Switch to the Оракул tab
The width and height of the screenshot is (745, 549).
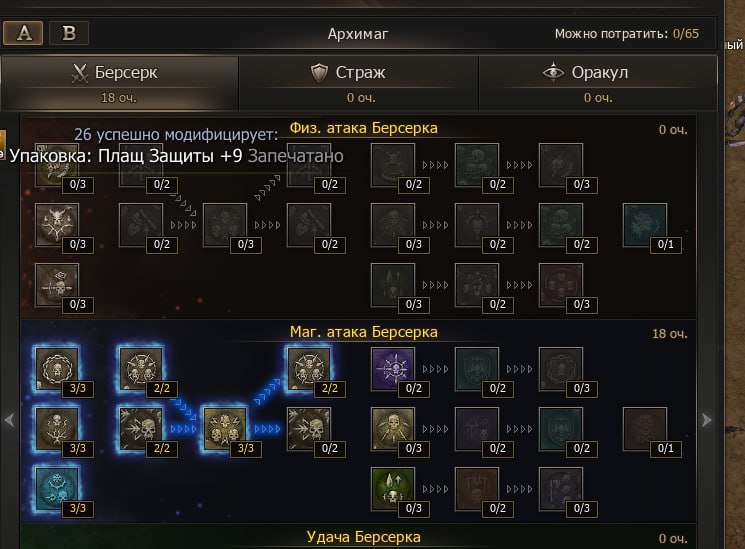coord(598,80)
